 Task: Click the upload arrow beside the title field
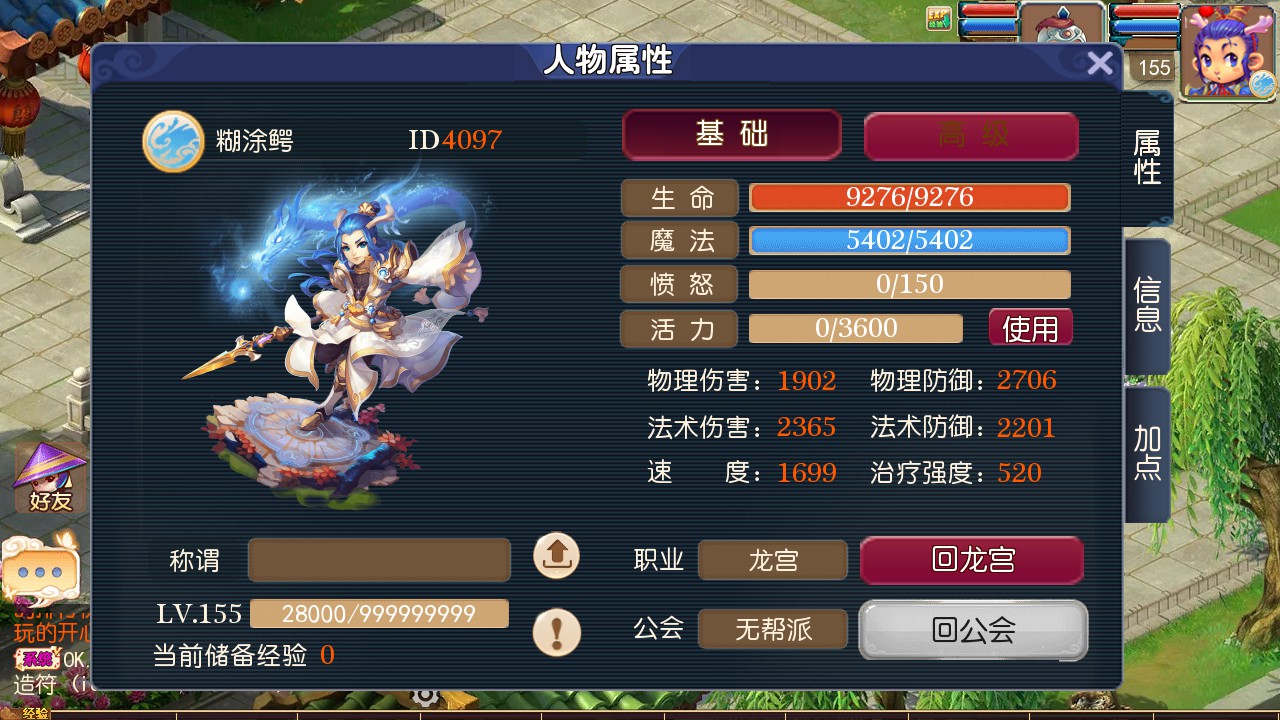coord(556,556)
